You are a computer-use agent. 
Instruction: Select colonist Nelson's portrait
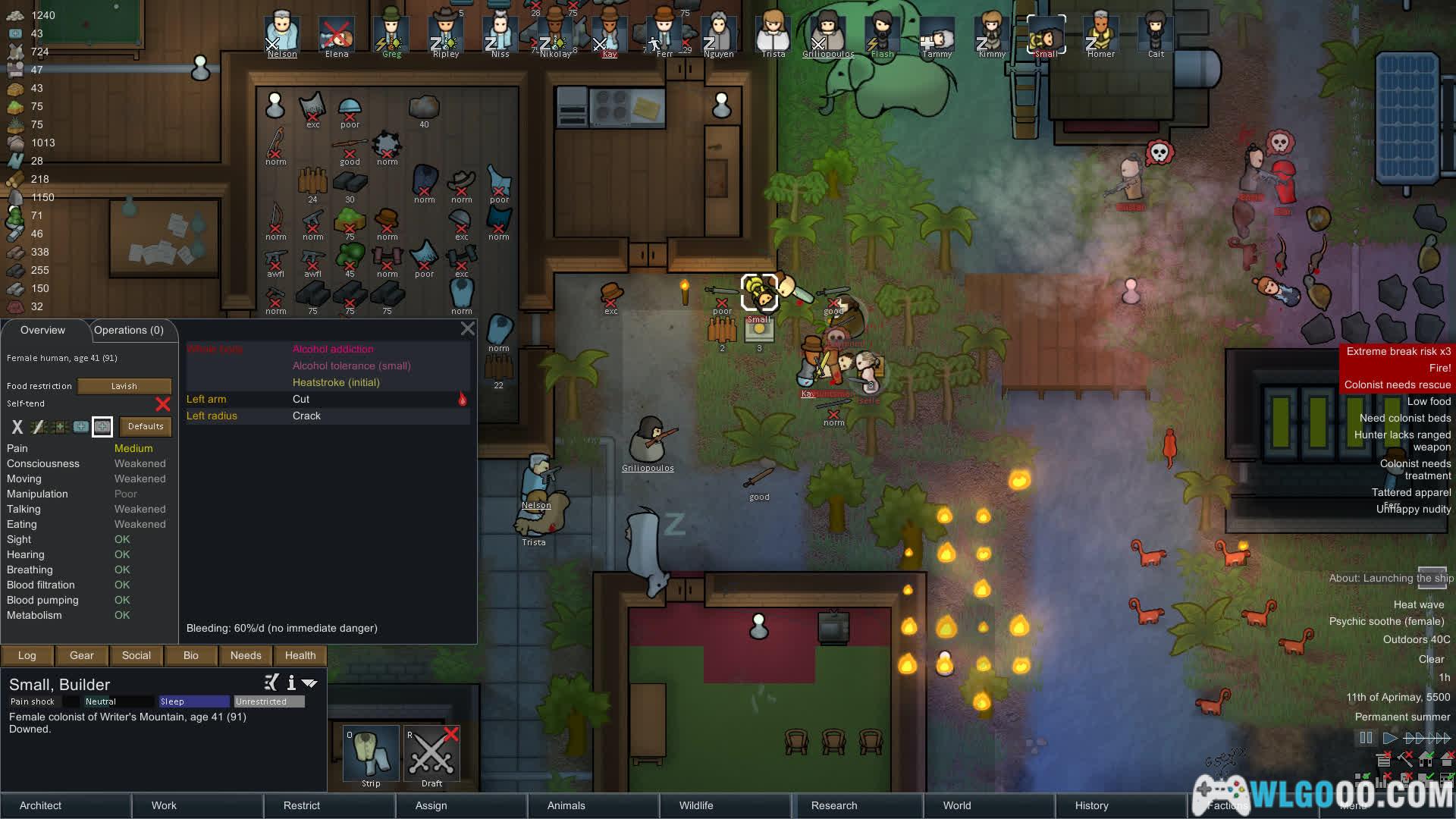[282, 36]
